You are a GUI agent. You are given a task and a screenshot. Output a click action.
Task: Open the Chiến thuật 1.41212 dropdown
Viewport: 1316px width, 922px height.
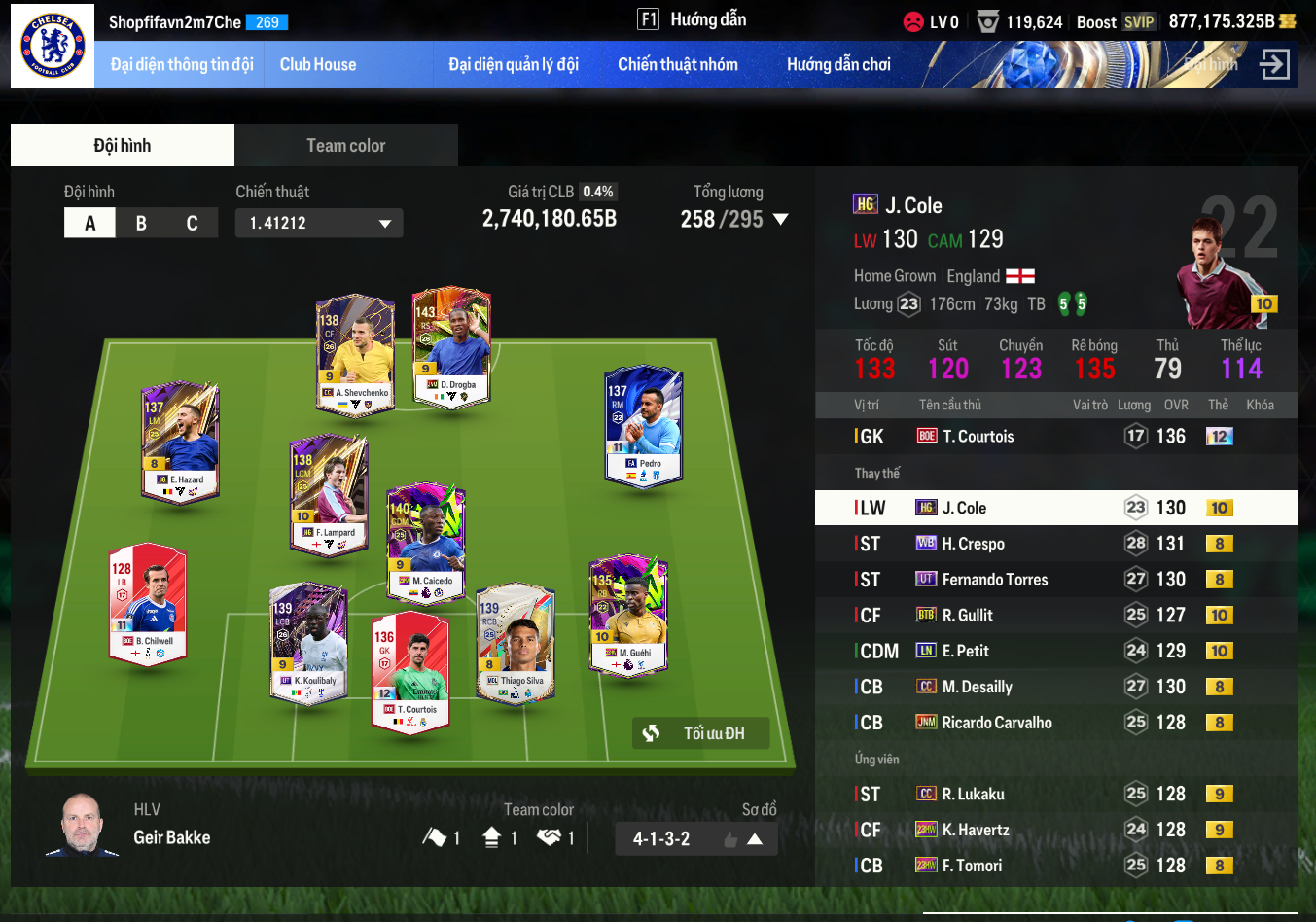click(319, 223)
